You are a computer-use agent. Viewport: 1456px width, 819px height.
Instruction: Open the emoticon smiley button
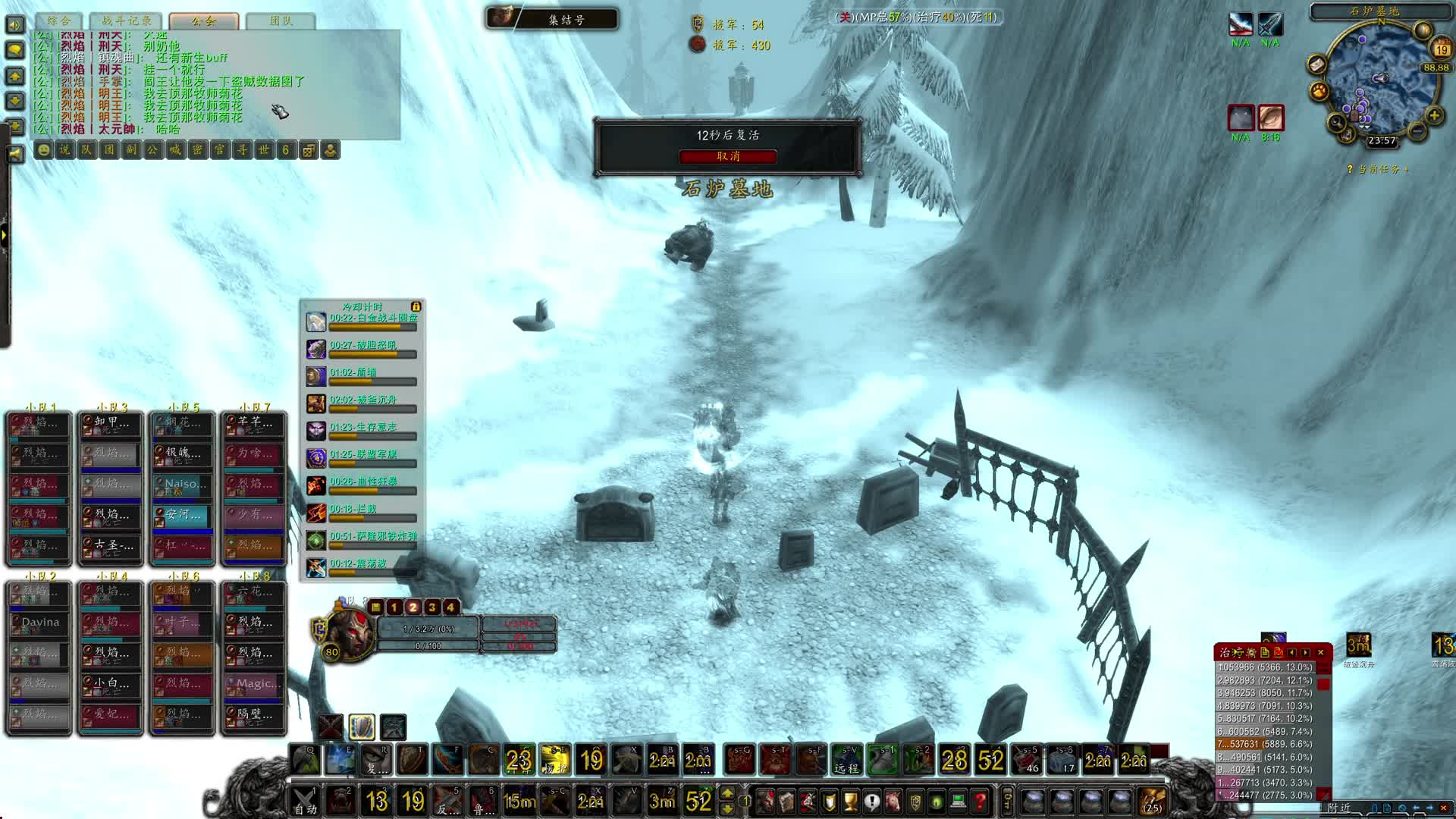pyautogui.click(x=43, y=150)
